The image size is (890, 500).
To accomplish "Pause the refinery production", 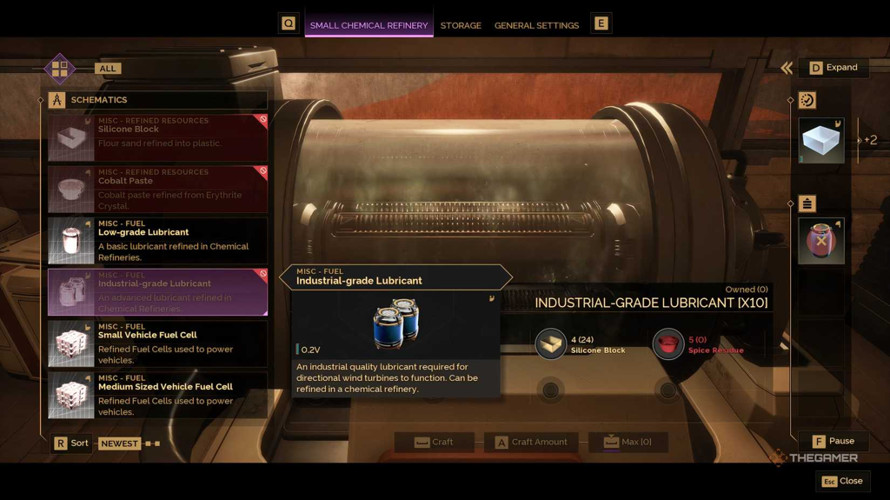I will (832, 441).
